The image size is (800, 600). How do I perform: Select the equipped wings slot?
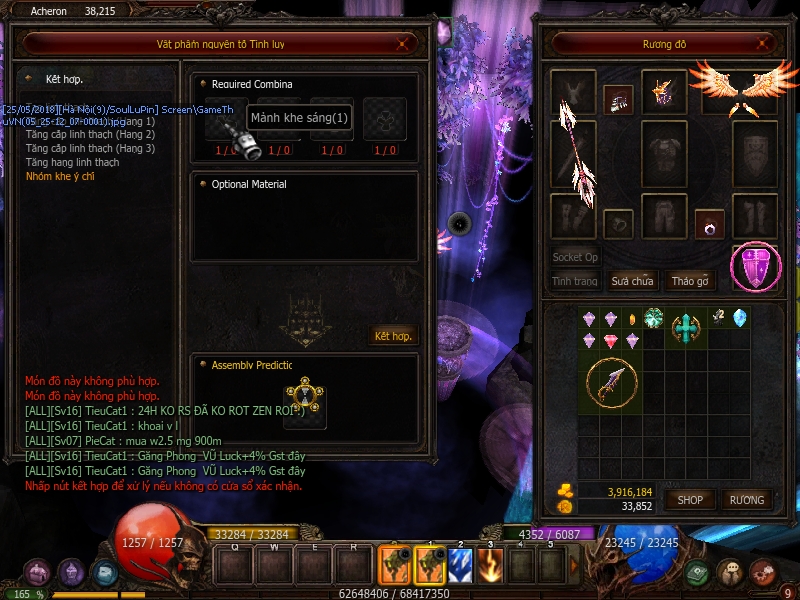coord(741,90)
